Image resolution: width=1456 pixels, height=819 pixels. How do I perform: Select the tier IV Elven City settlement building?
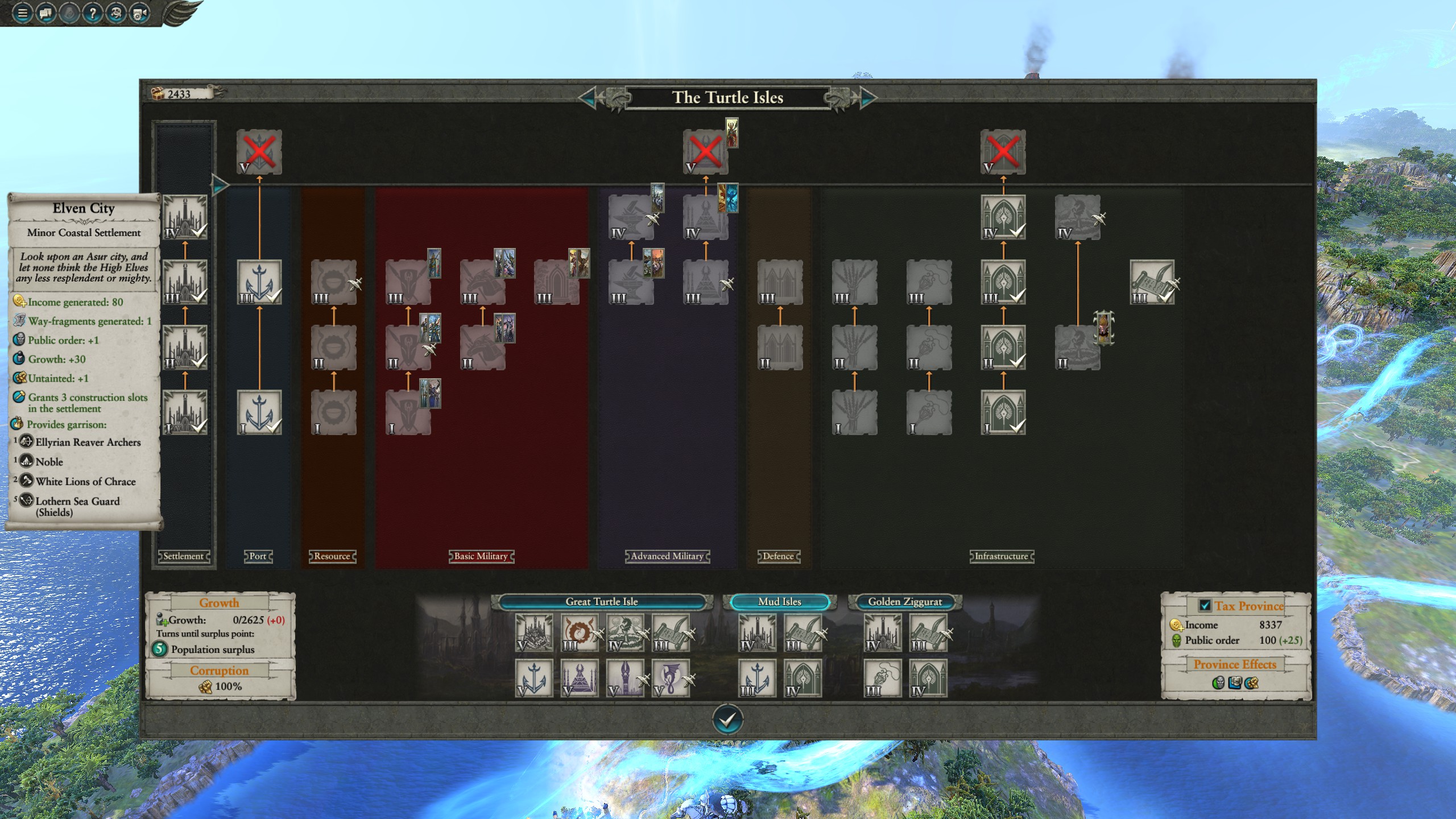pos(185,217)
